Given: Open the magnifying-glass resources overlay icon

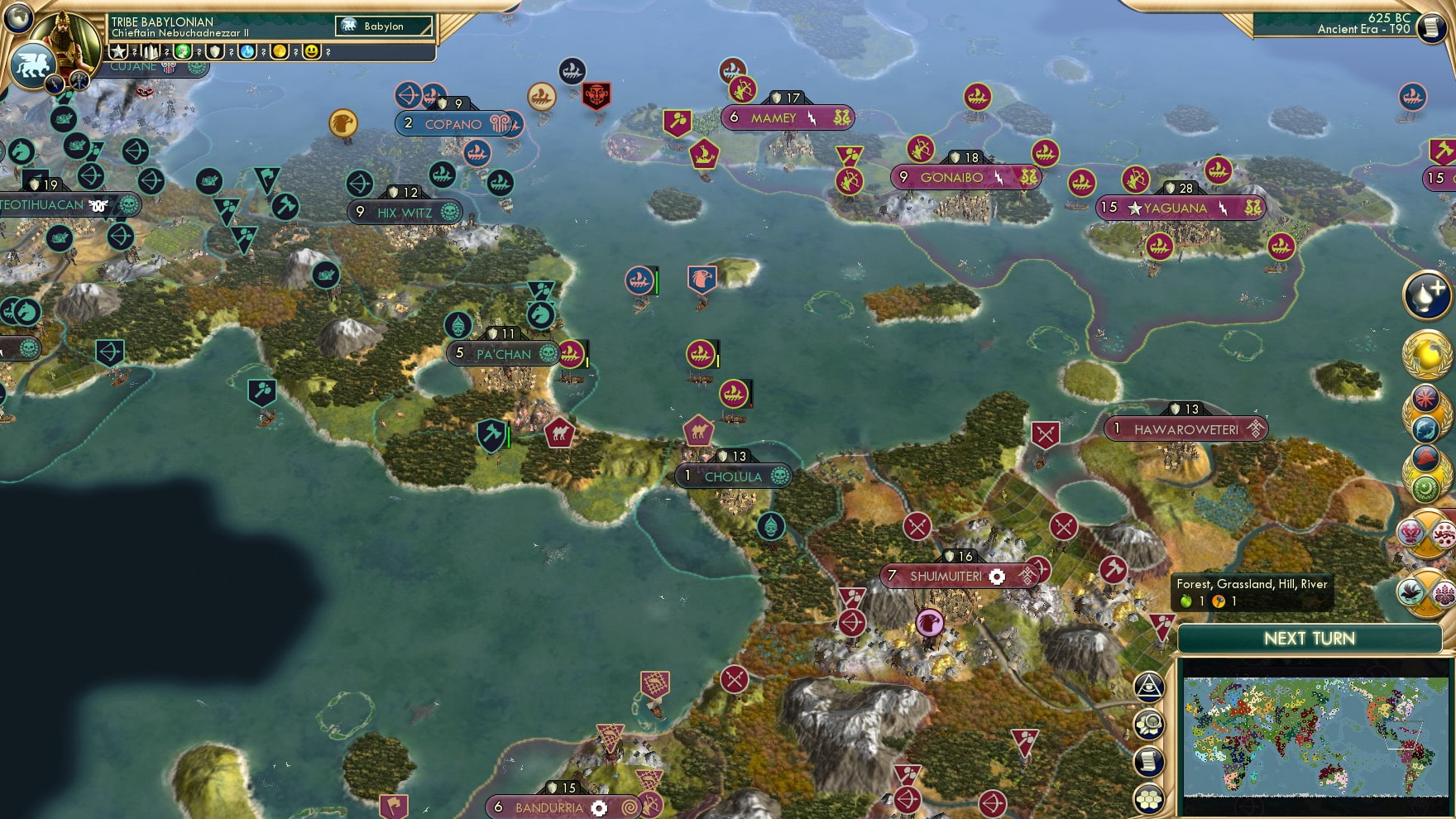Looking at the screenshot, I should 1150,723.
